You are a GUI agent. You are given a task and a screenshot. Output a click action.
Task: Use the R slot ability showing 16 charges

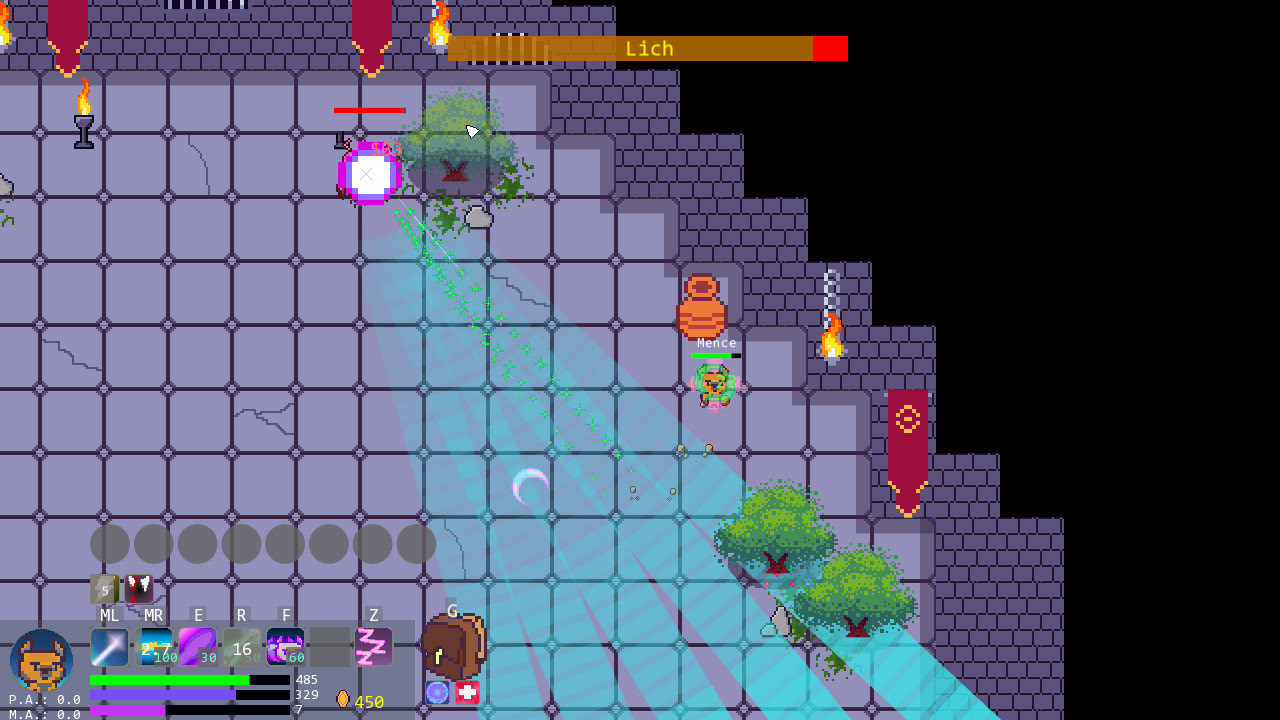(240, 647)
